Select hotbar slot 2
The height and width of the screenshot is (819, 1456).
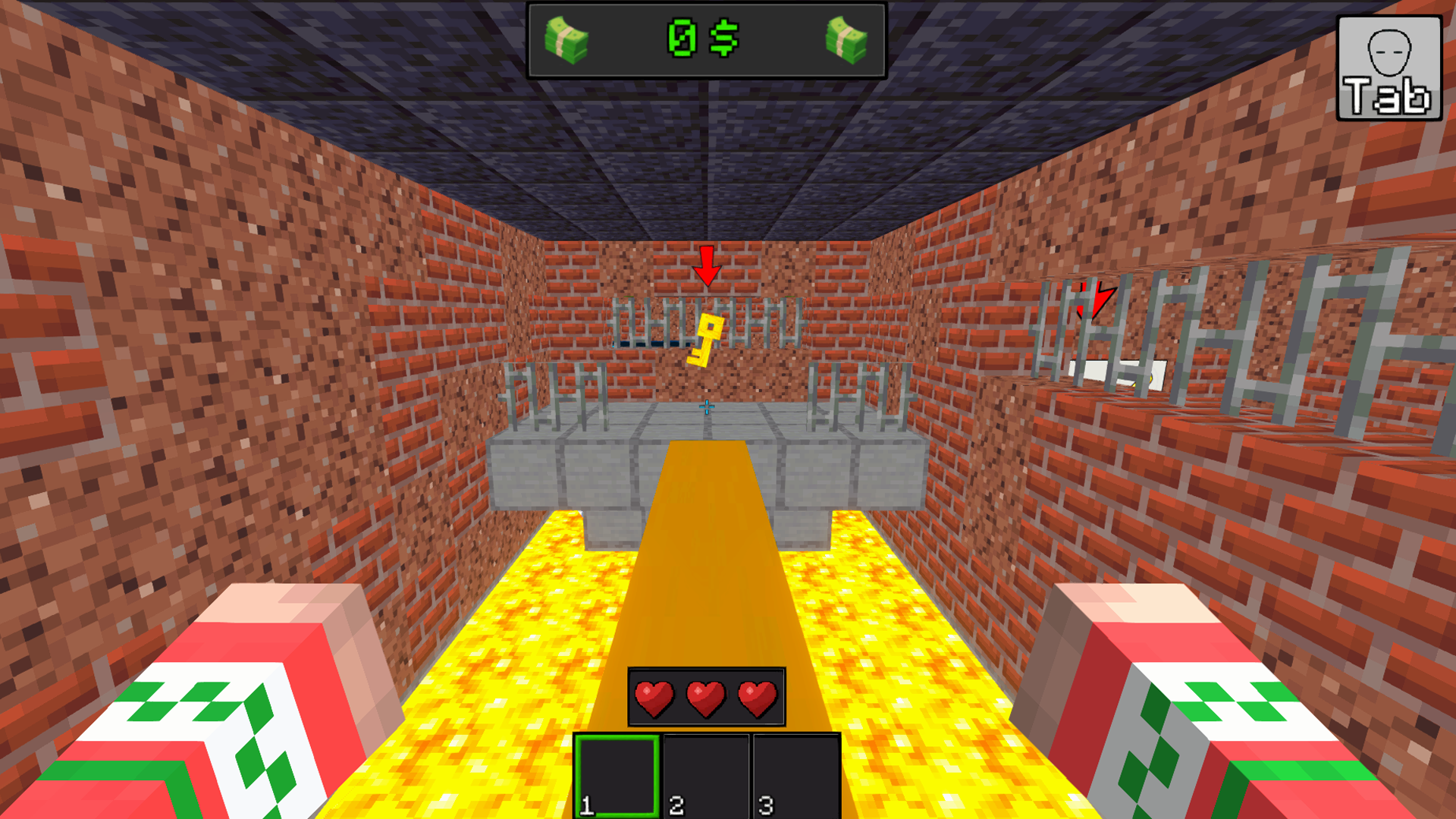coord(705,776)
